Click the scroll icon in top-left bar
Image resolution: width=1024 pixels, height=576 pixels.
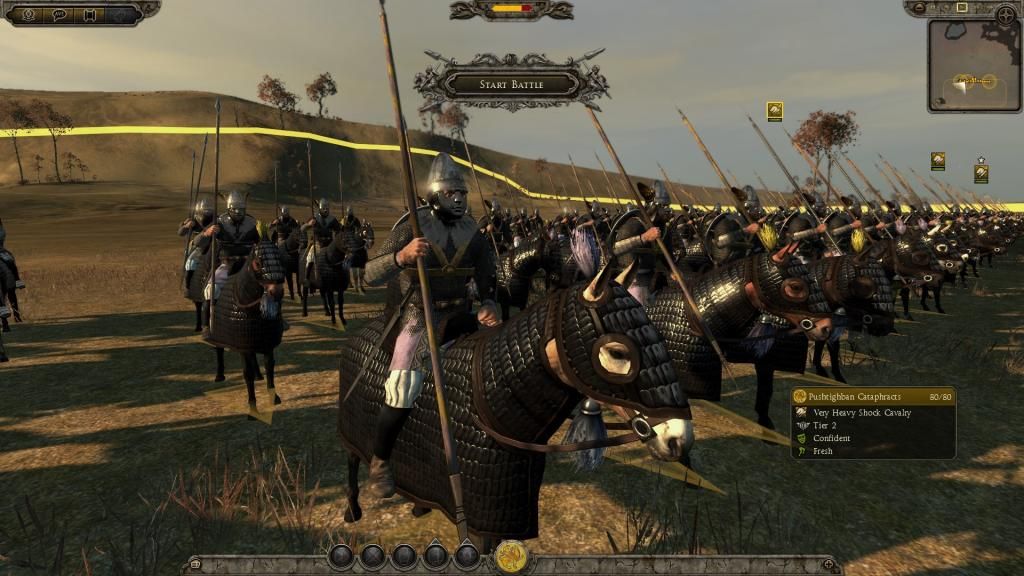tap(90, 14)
